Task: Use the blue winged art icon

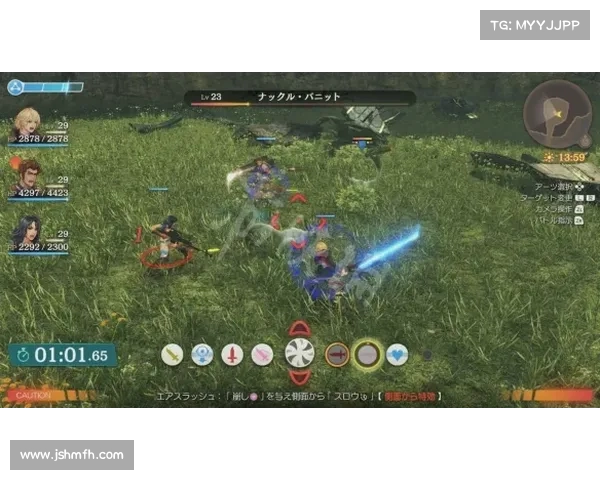Action: 203,354
